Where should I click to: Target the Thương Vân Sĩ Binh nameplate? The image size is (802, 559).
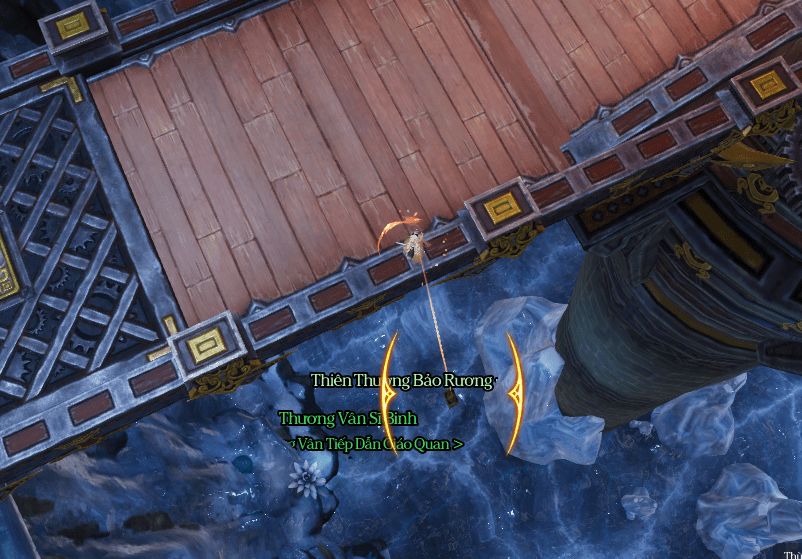[x=347, y=418]
